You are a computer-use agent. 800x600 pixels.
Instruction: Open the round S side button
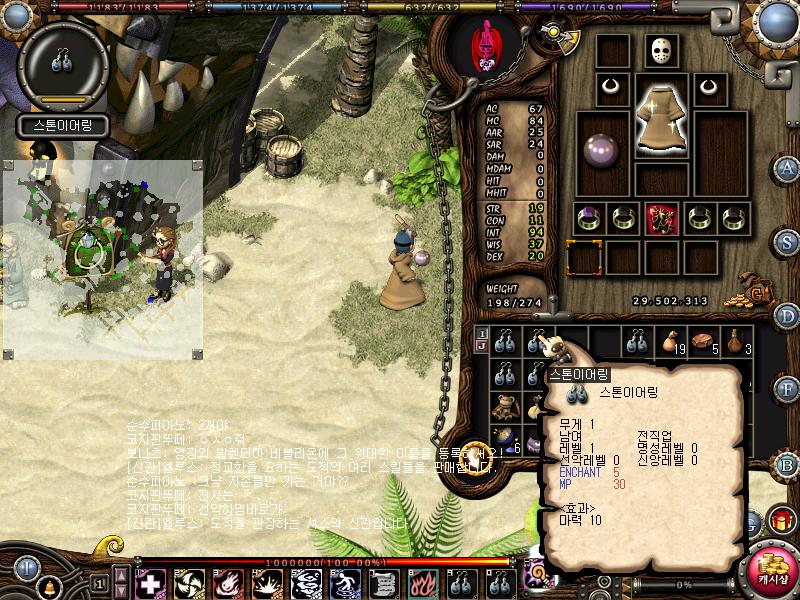pyautogui.click(x=787, y=242)
